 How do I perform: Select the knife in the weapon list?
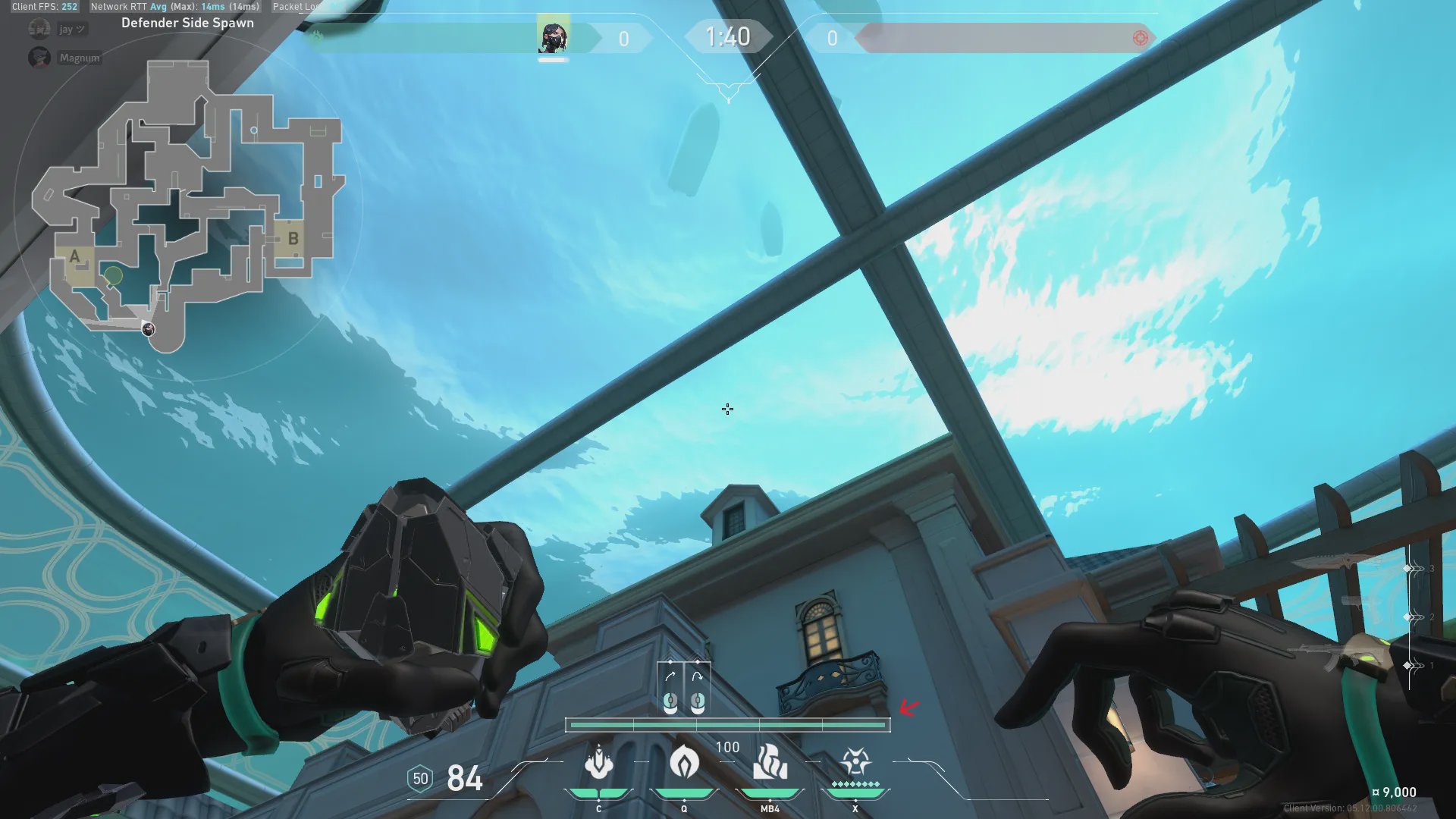coord(1338,563)
